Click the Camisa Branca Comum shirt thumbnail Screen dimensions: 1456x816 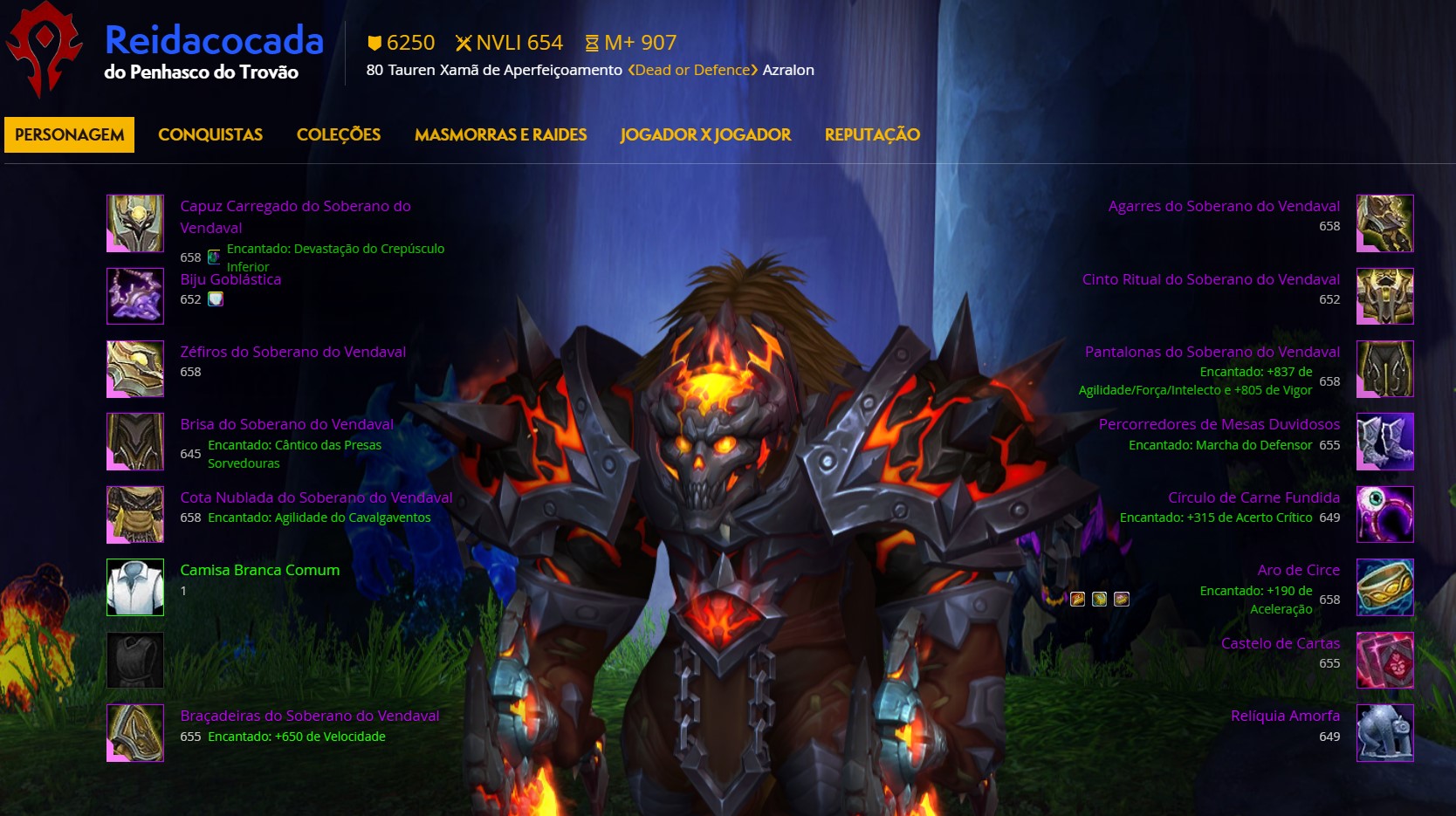134,588
